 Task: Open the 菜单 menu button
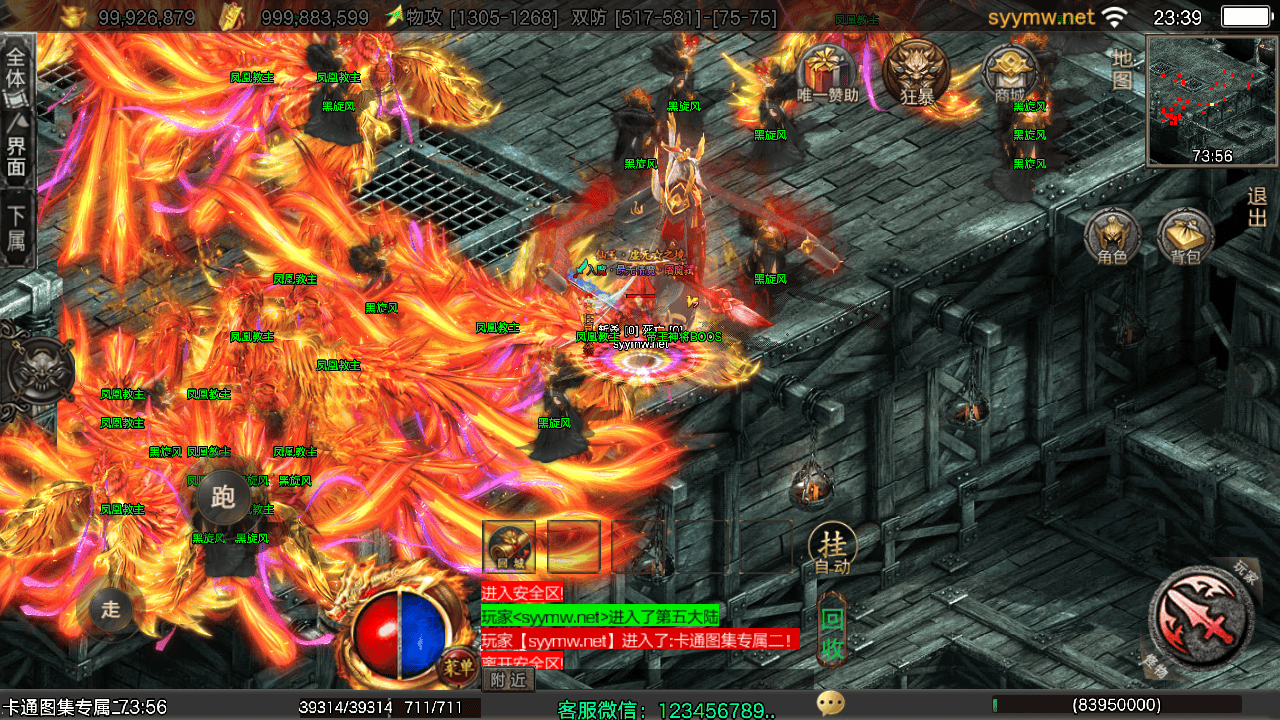click(459, 667)
